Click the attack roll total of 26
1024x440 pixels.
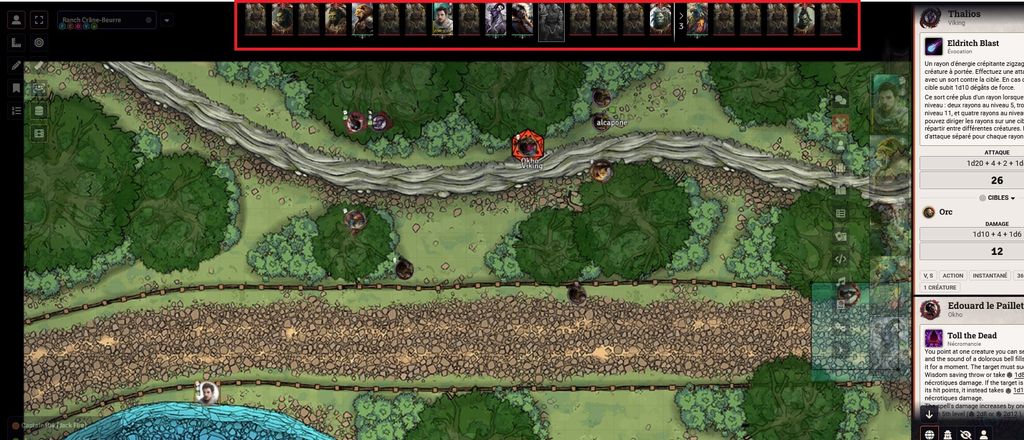(x=996, y=181)
